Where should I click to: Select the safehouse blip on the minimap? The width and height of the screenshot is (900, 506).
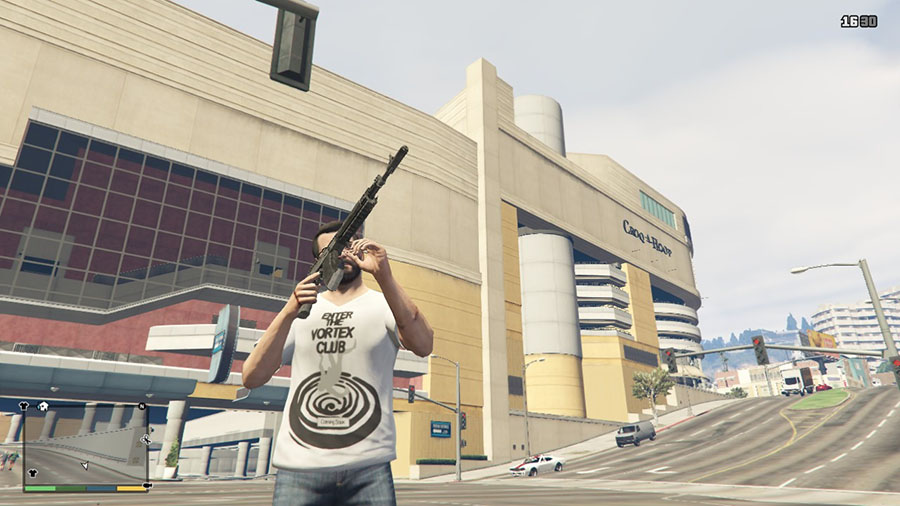coord(44,406)
